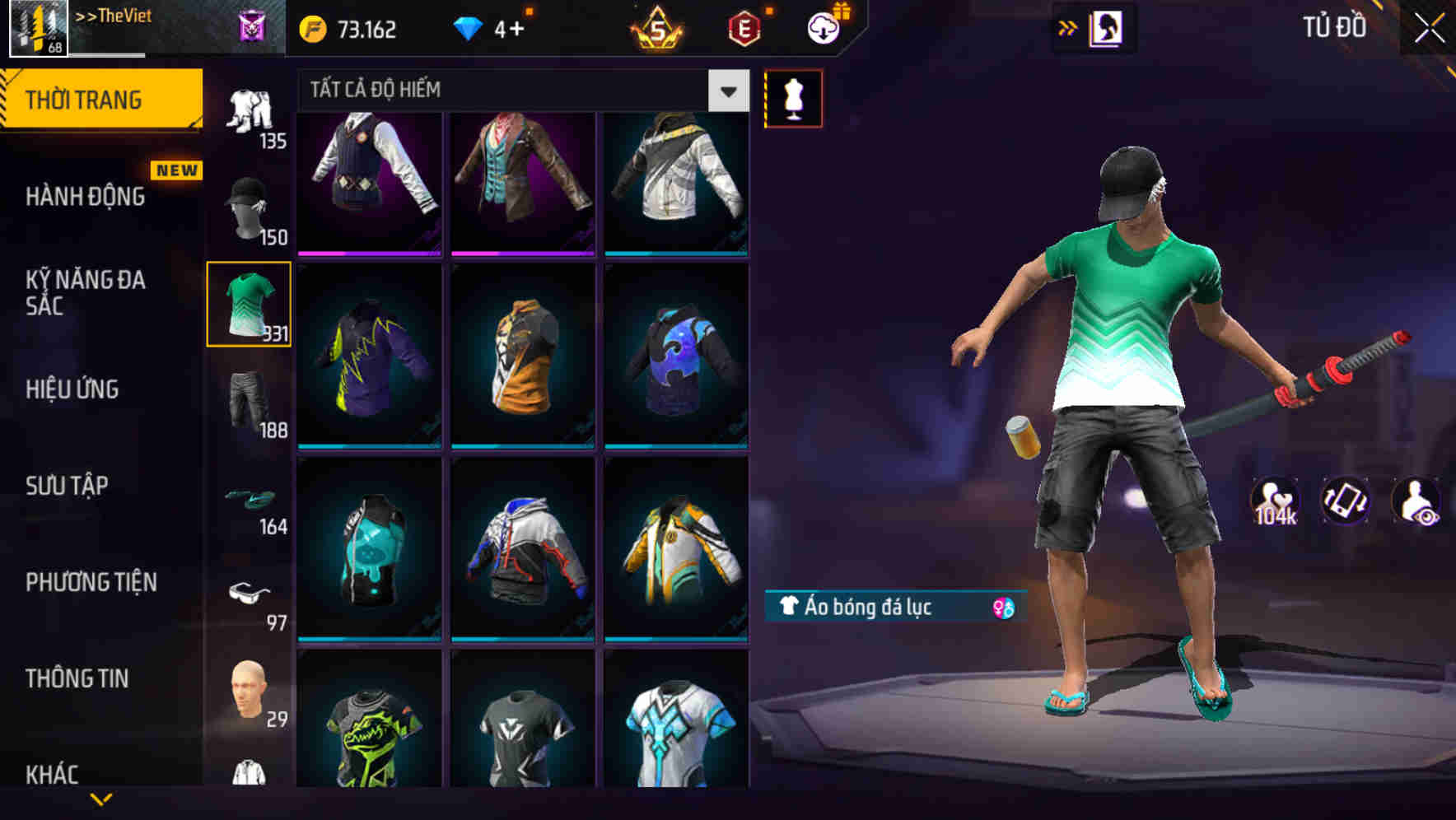Screen dimensions: 1456x820
Task: Click the mannequin outfit preset icon
Action: (793, 97)
